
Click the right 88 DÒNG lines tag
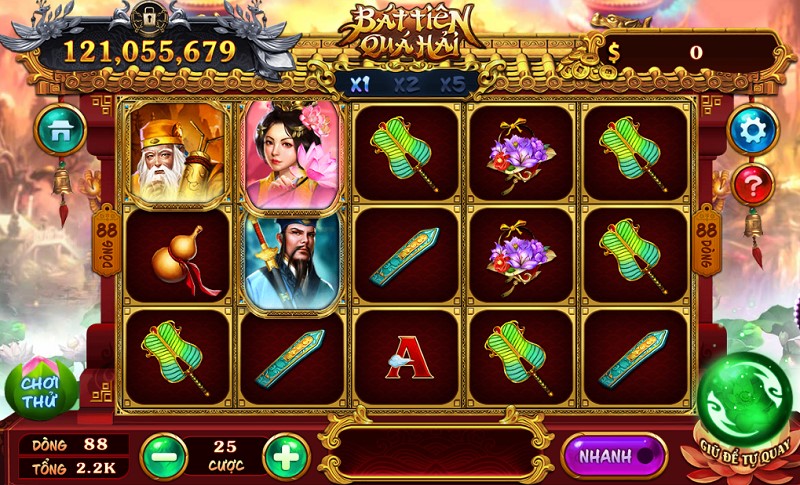(x=706, y=242)
